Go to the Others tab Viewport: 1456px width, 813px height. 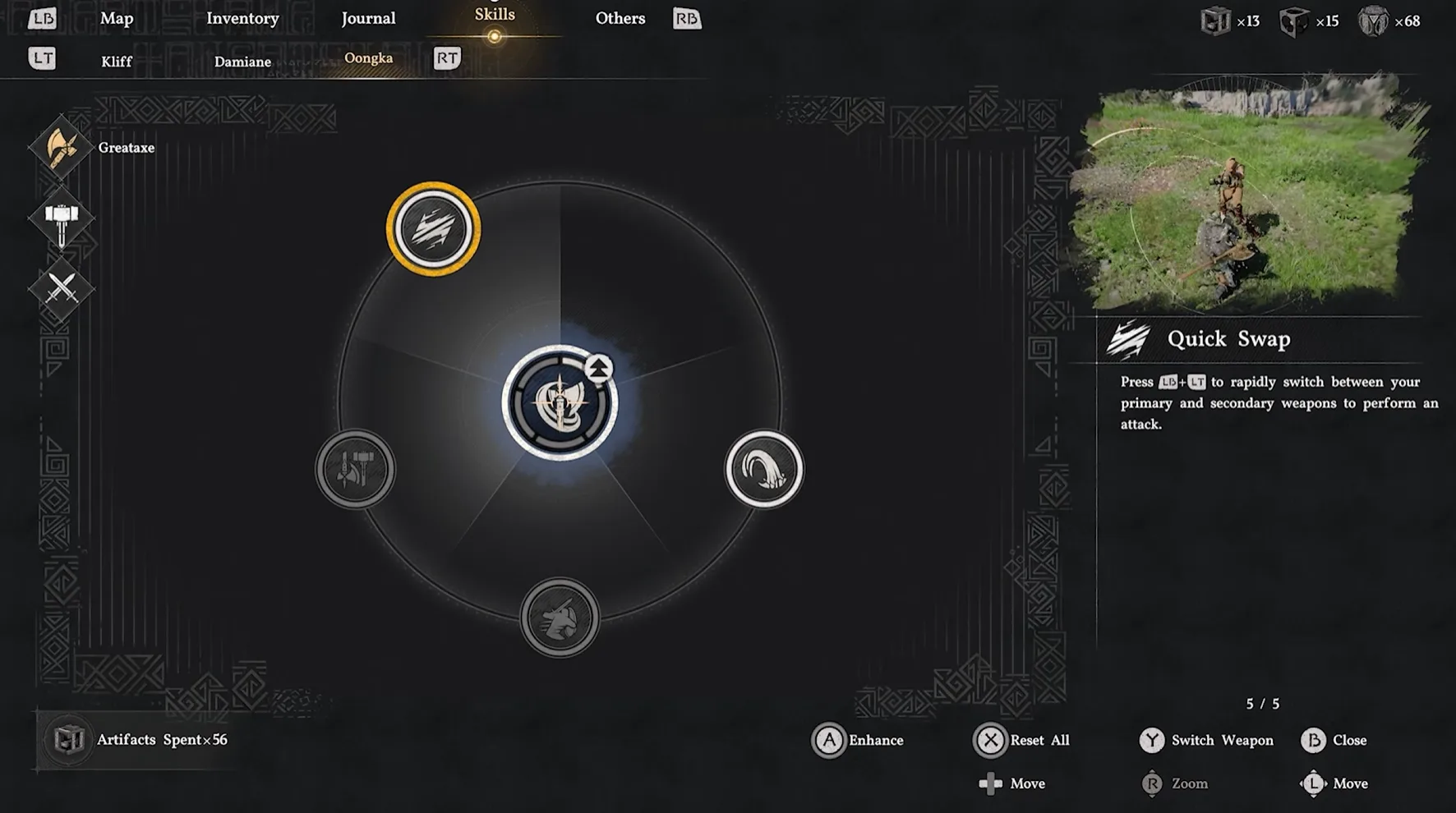tap(620, 18)
